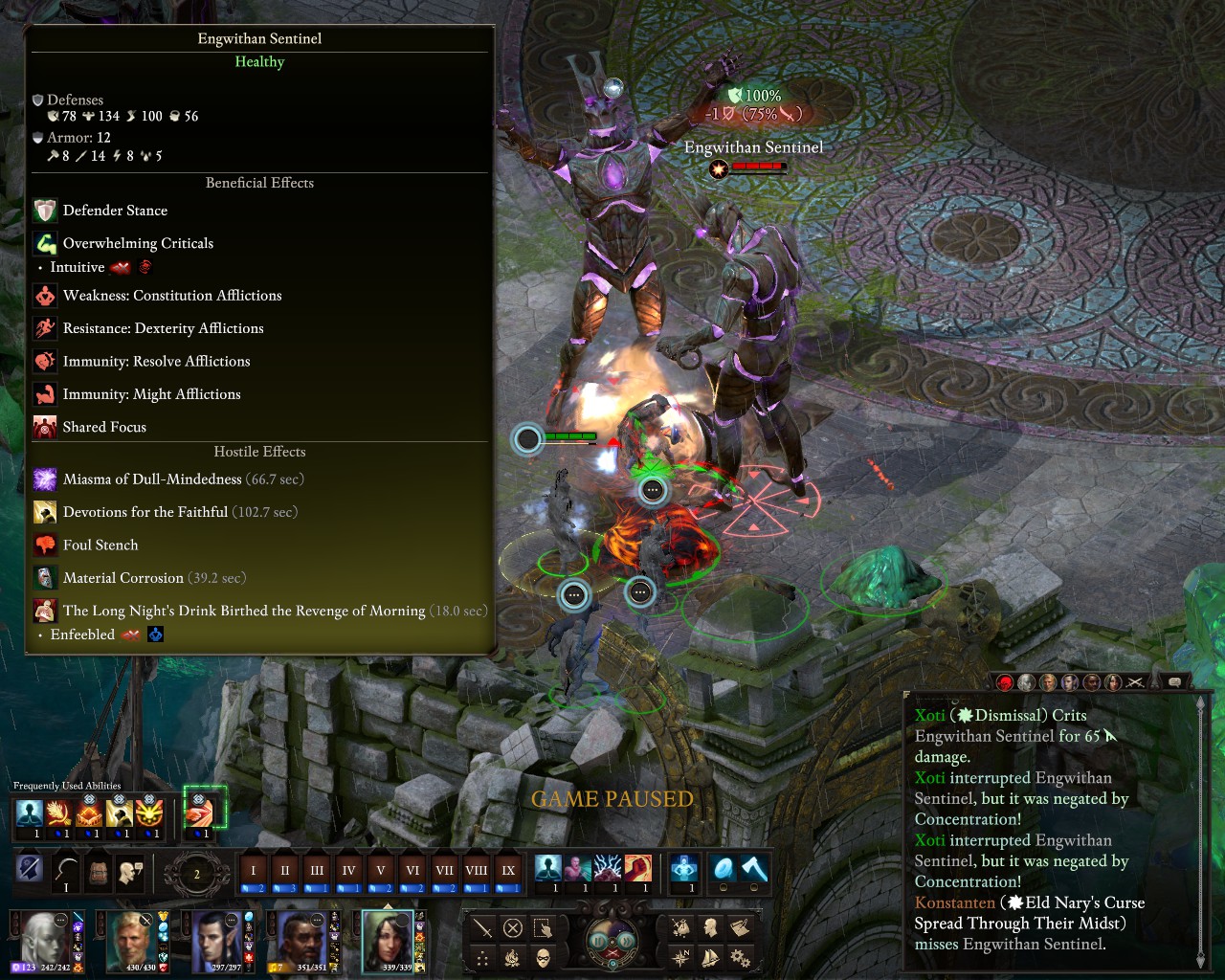Click the attack sword command button
The width and height of the screenshot is (1225, 980).
pos(483,928)
